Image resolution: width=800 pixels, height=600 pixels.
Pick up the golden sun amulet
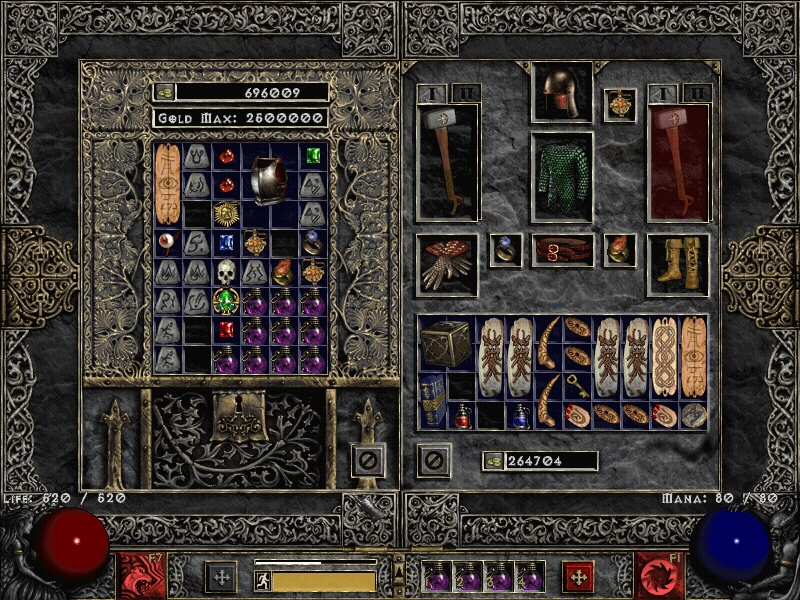[226, 213]
